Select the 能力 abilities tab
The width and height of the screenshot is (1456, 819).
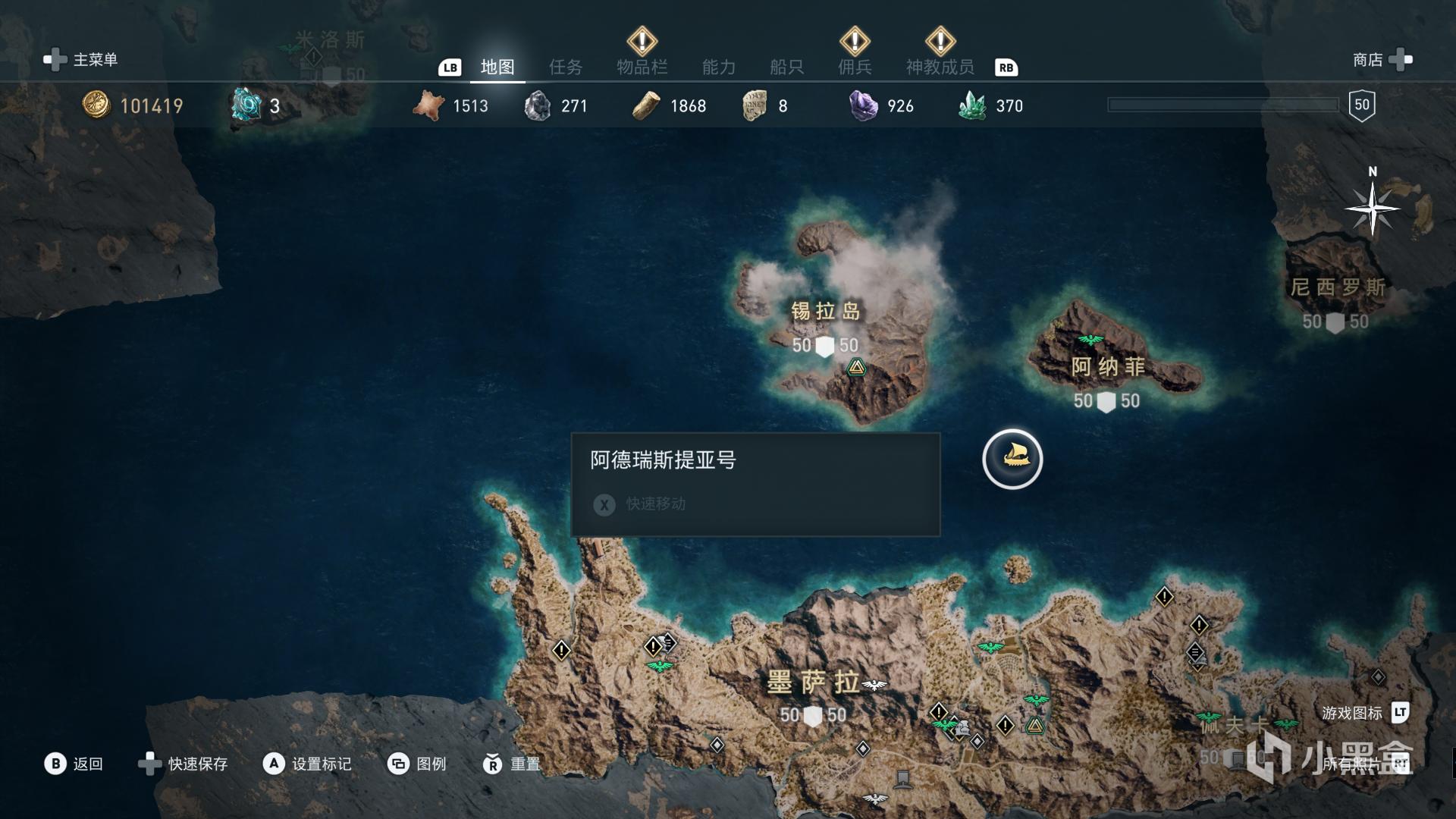click(x=718, y=67)
